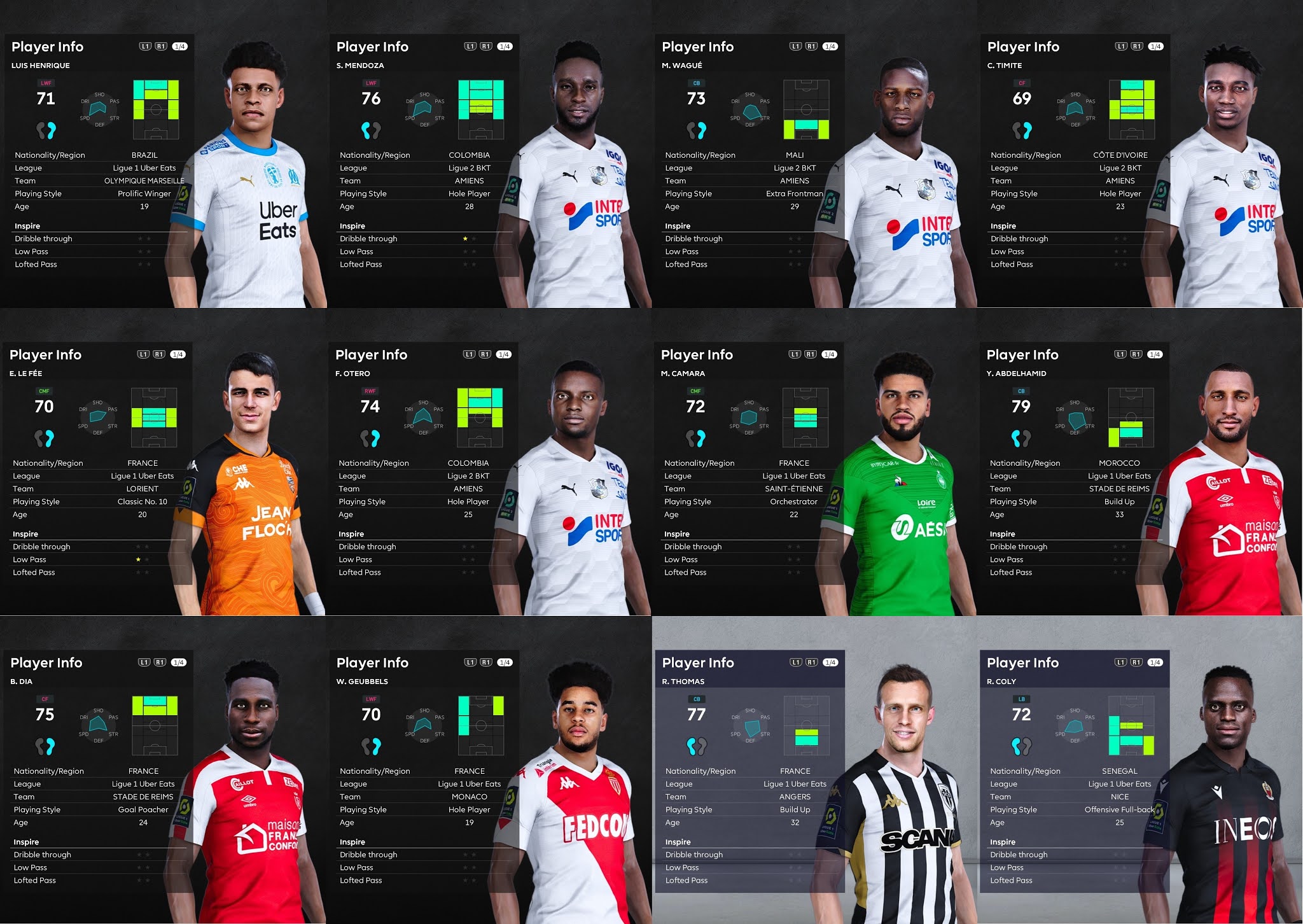Select the CF position badge on B. Dia's card

pyautogui.click(x=45, y=699)
